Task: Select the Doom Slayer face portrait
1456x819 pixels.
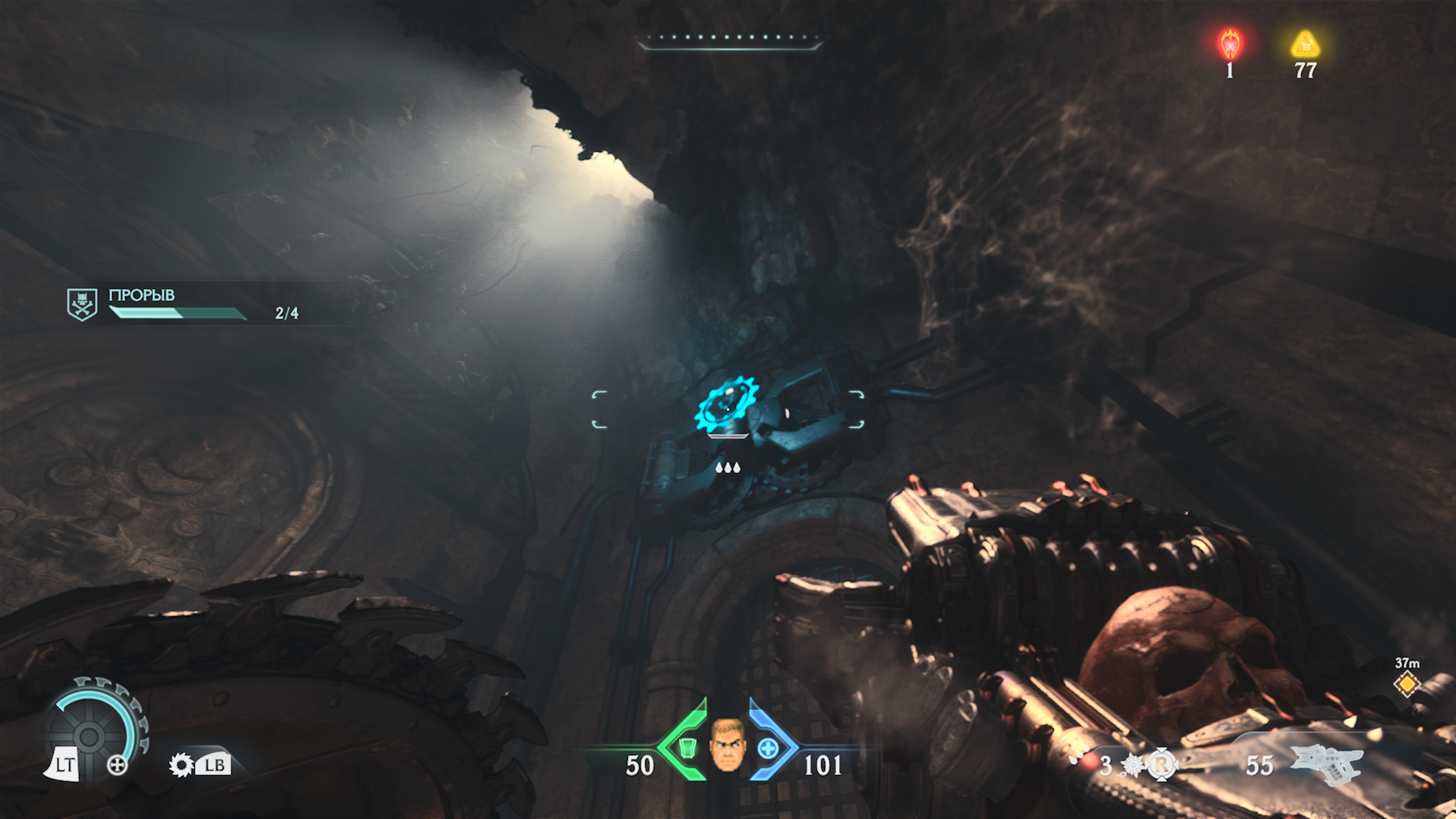Action: (x=727, y=745)
